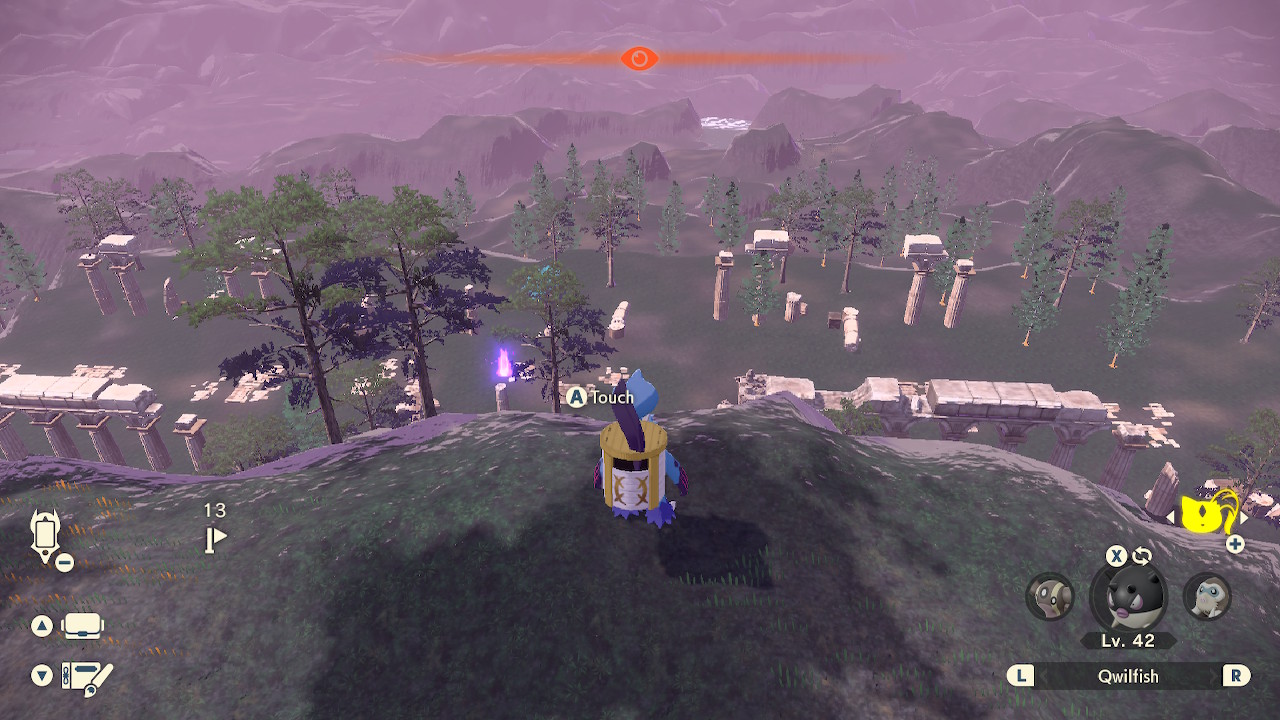Switch to the previous party member with L
The width and height of the screenshot is (1280, 720).
[1022, 676]
